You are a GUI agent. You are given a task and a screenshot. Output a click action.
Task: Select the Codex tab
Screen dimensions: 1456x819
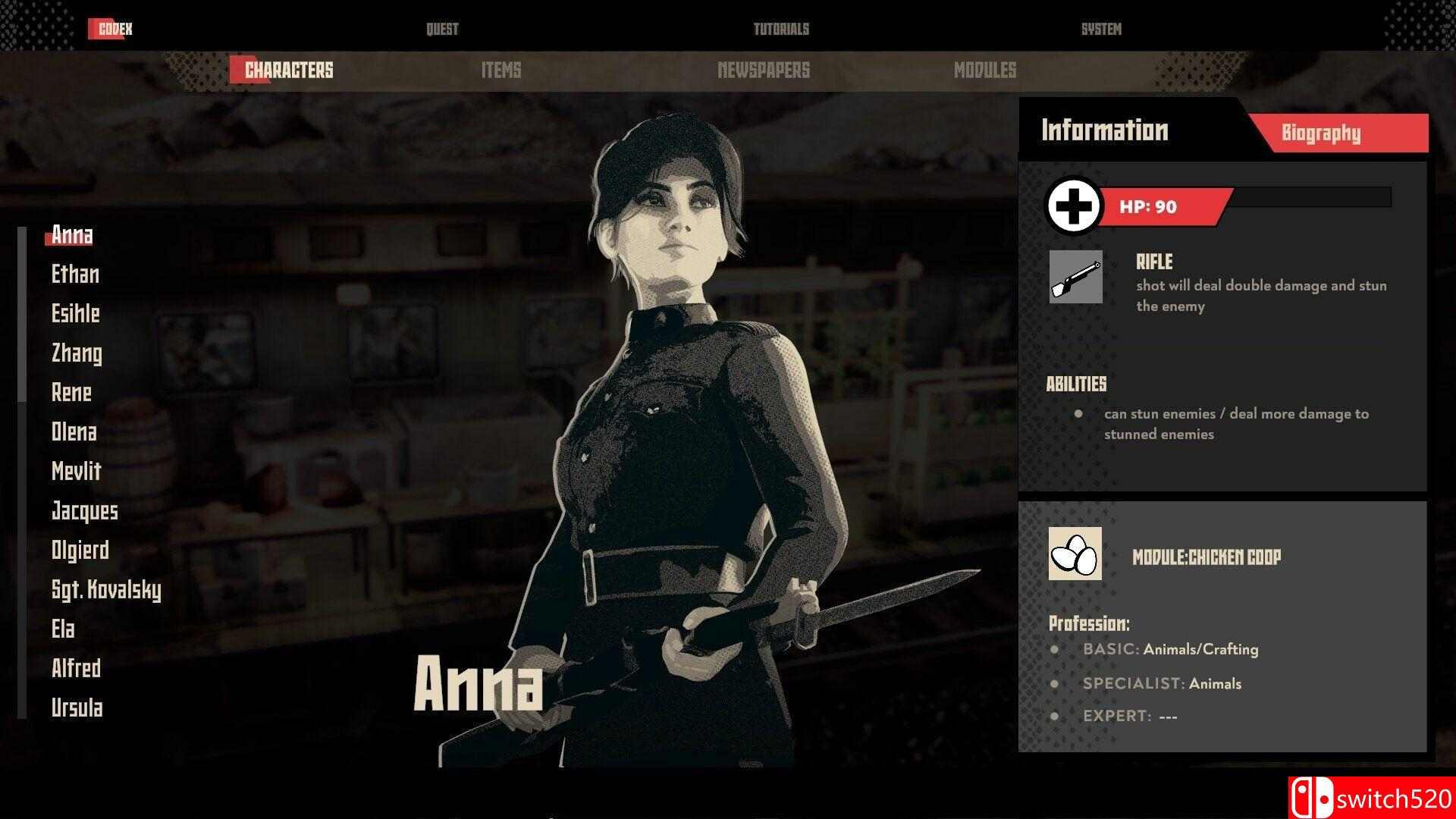pos(115,30)
